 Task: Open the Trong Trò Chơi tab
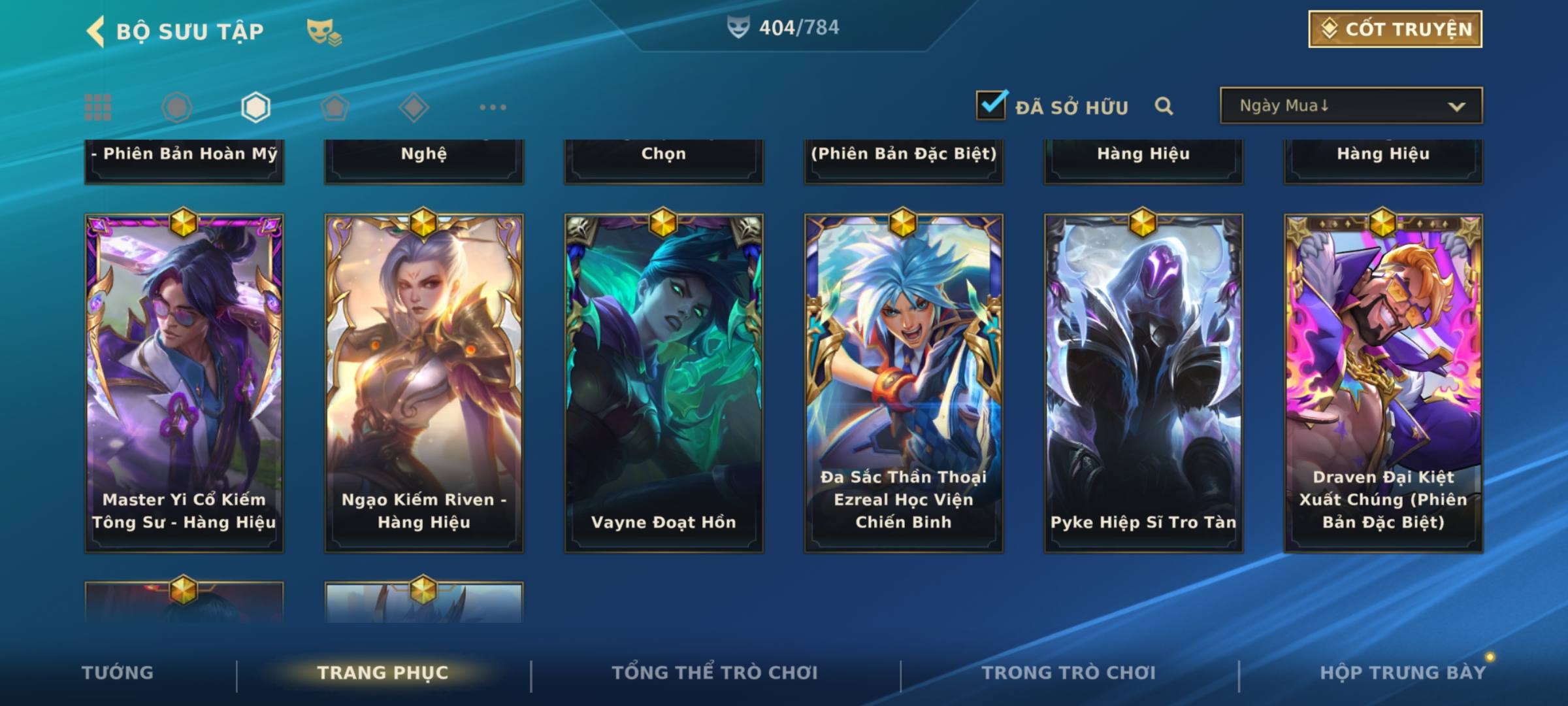click(x=1069, y=673)
